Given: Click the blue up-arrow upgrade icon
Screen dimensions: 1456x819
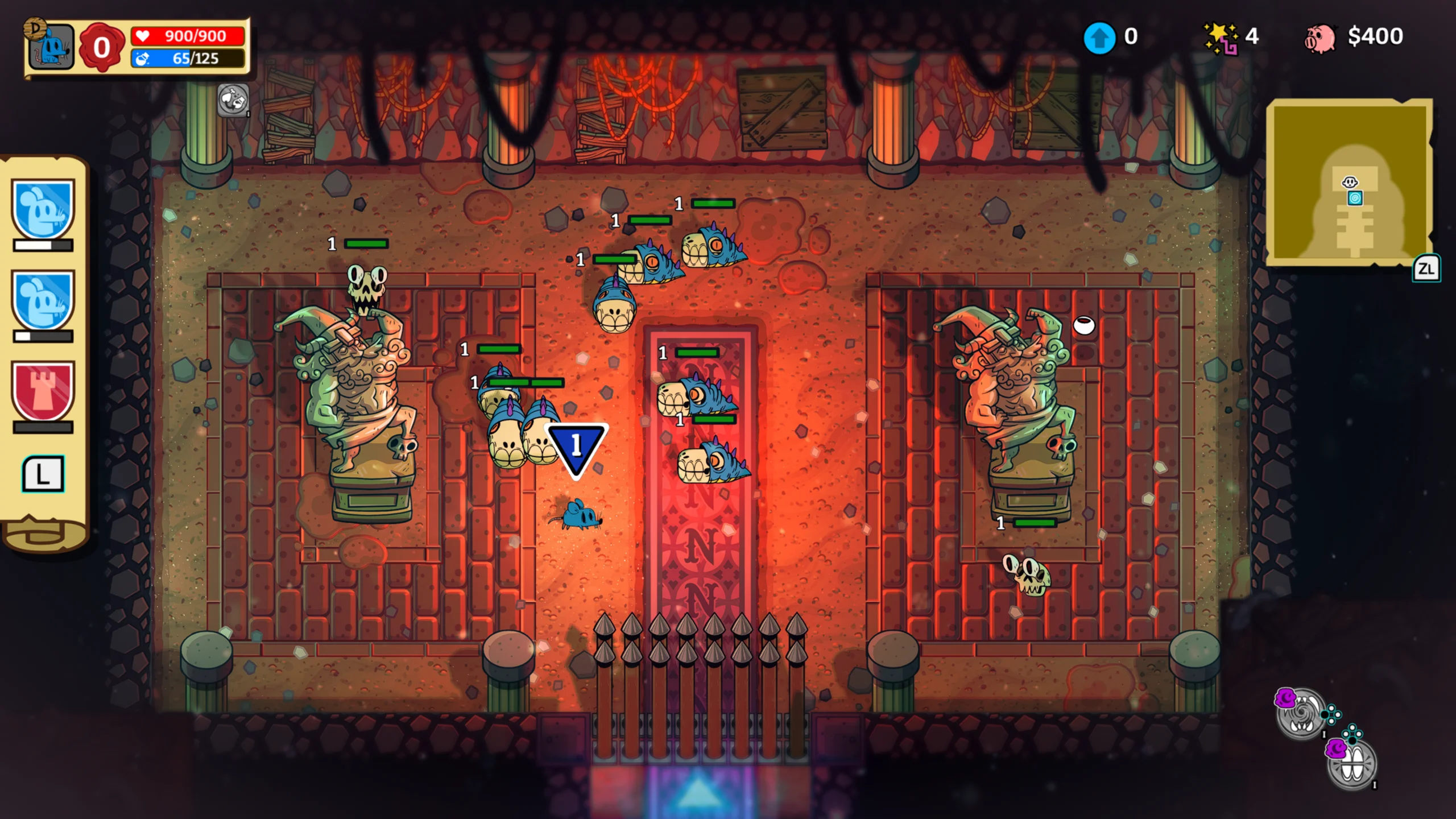Looking at the screenshot, I should click(x=1099, y=38).
